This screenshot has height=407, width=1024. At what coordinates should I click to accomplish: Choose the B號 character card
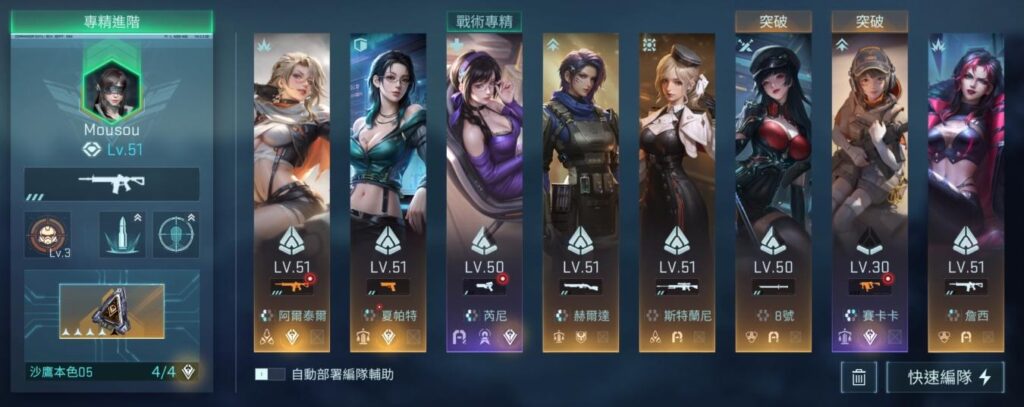[773, 190]
